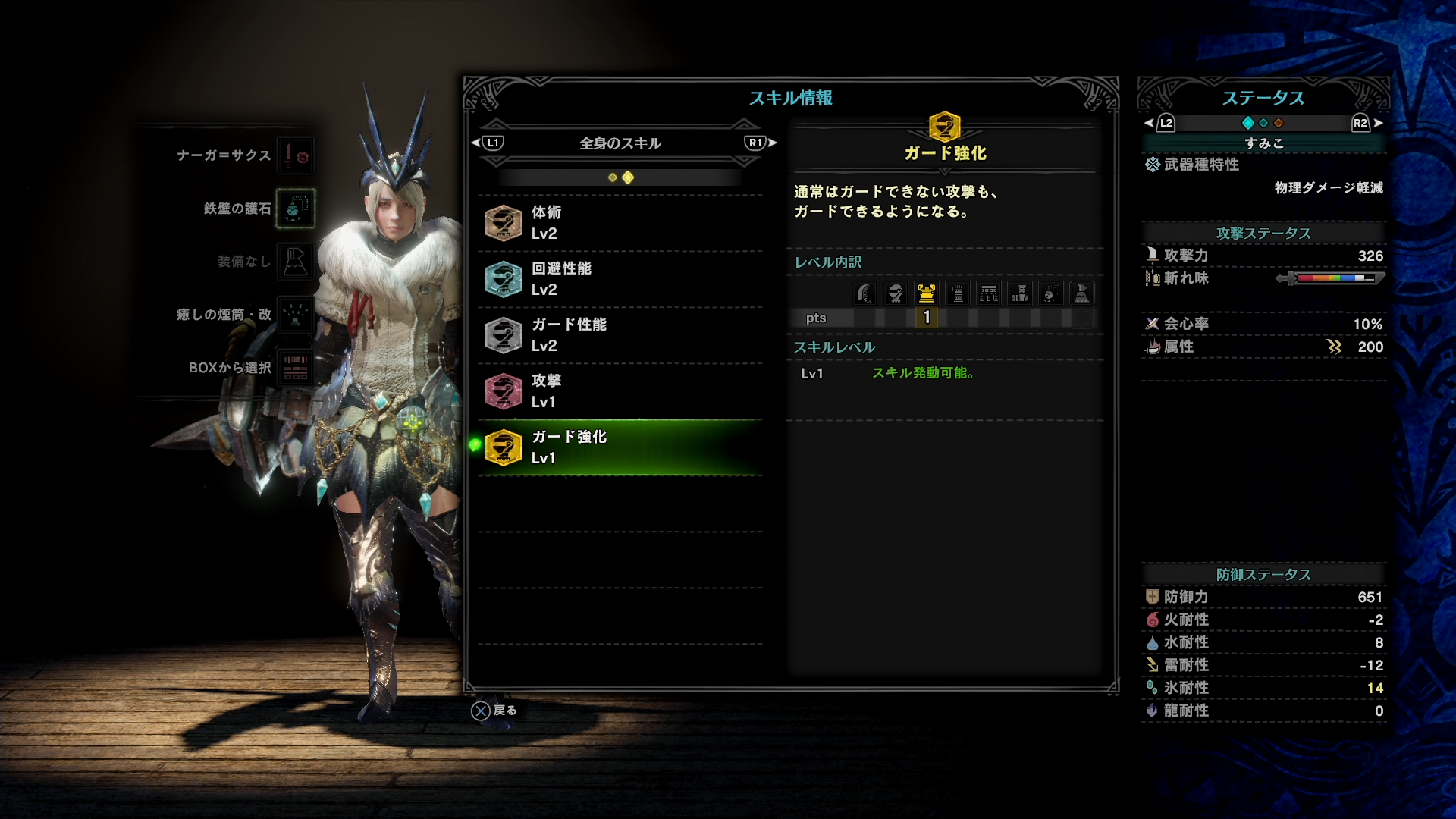Select the weapon icon in the level breakdown row
The height and width of the screenshot is (819, 1456).
pyautogui.click(x=863, y=293)
